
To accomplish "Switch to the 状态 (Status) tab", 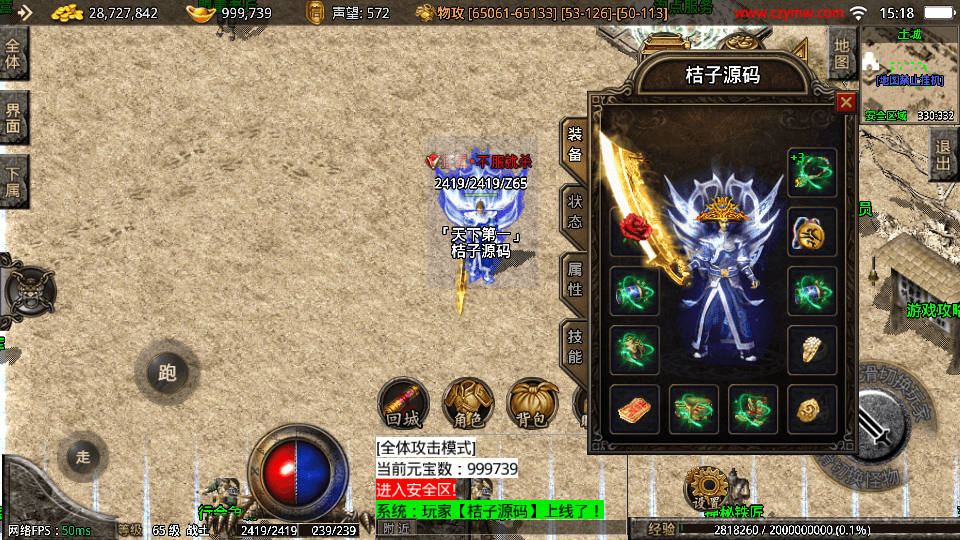I will tap(575, 213).
